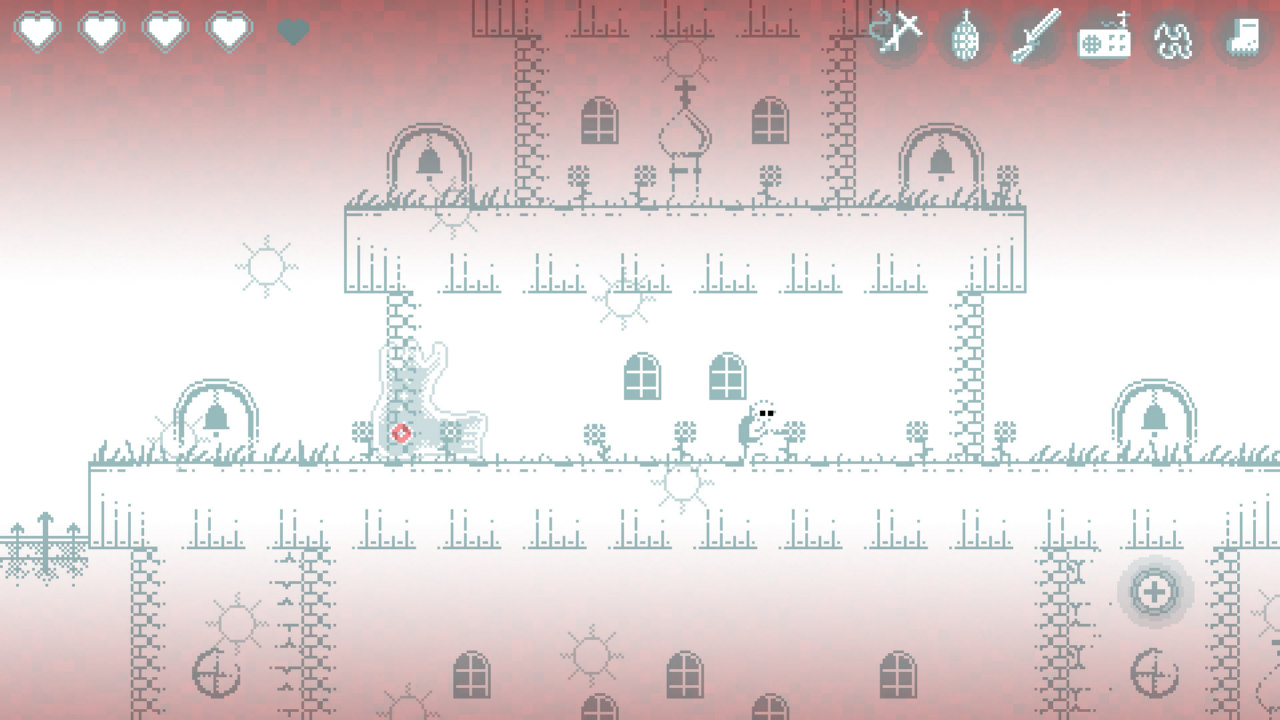
Task: Click the glowing plus save icon bottom right
Action: pos(1154,591)
